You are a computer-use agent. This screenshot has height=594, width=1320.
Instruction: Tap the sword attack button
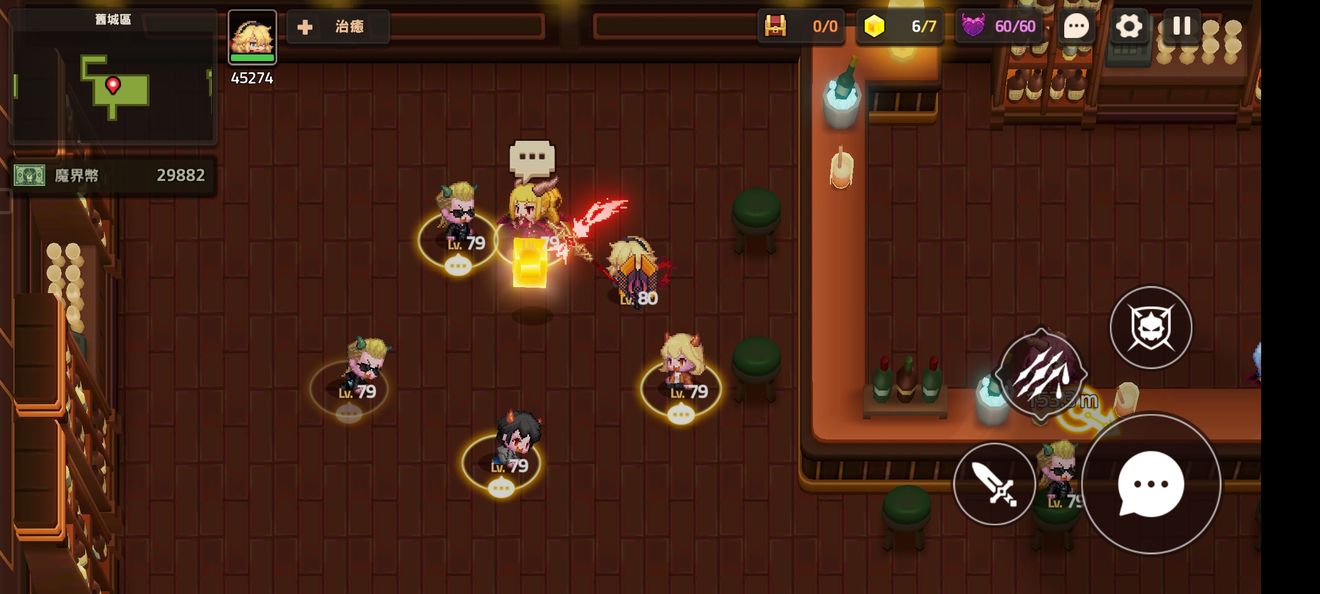coord(994,484)
